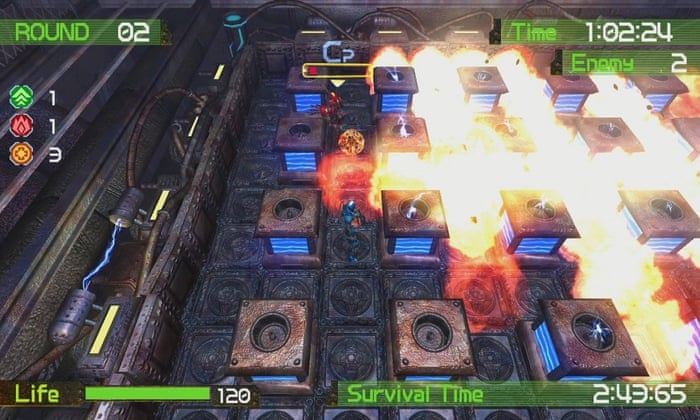Select the green speed-up arrows icon

tap(21, 97)
